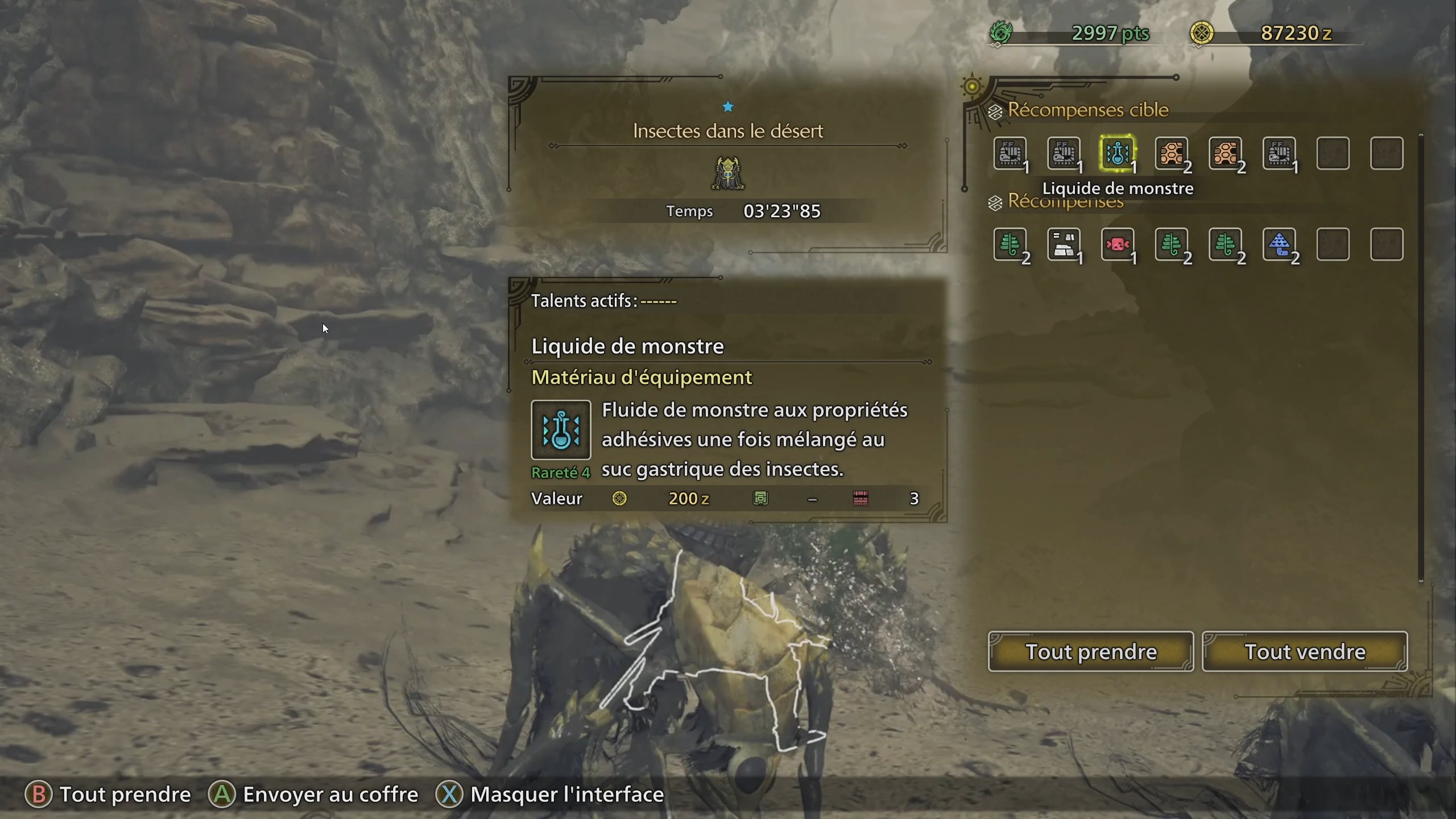Click the Tout vendre button
Viewport: 1456px width, 819px height.
(x=1304, y=652)
